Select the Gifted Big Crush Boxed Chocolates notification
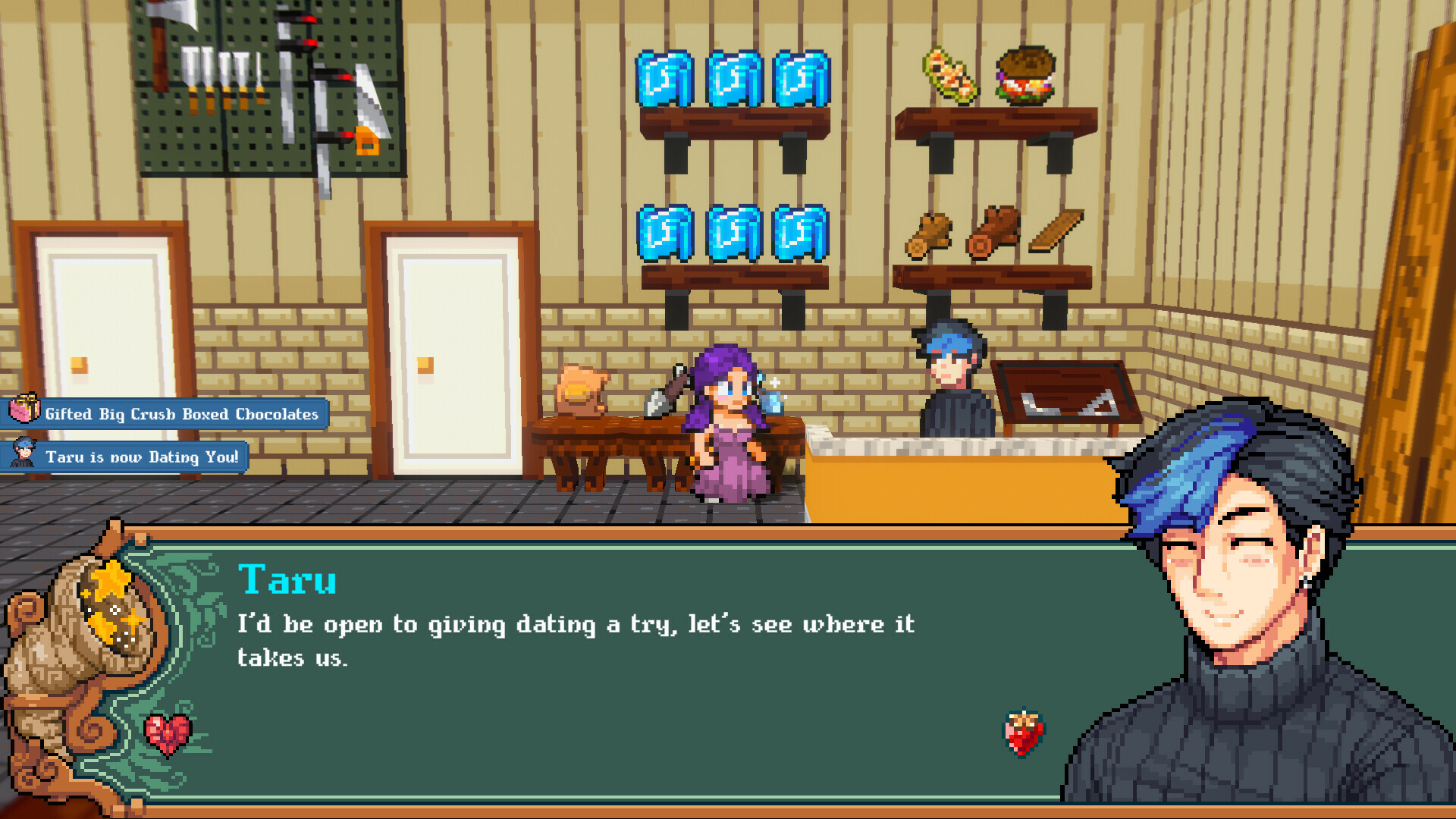1456x819 pixels. click(x=165, y=414)
